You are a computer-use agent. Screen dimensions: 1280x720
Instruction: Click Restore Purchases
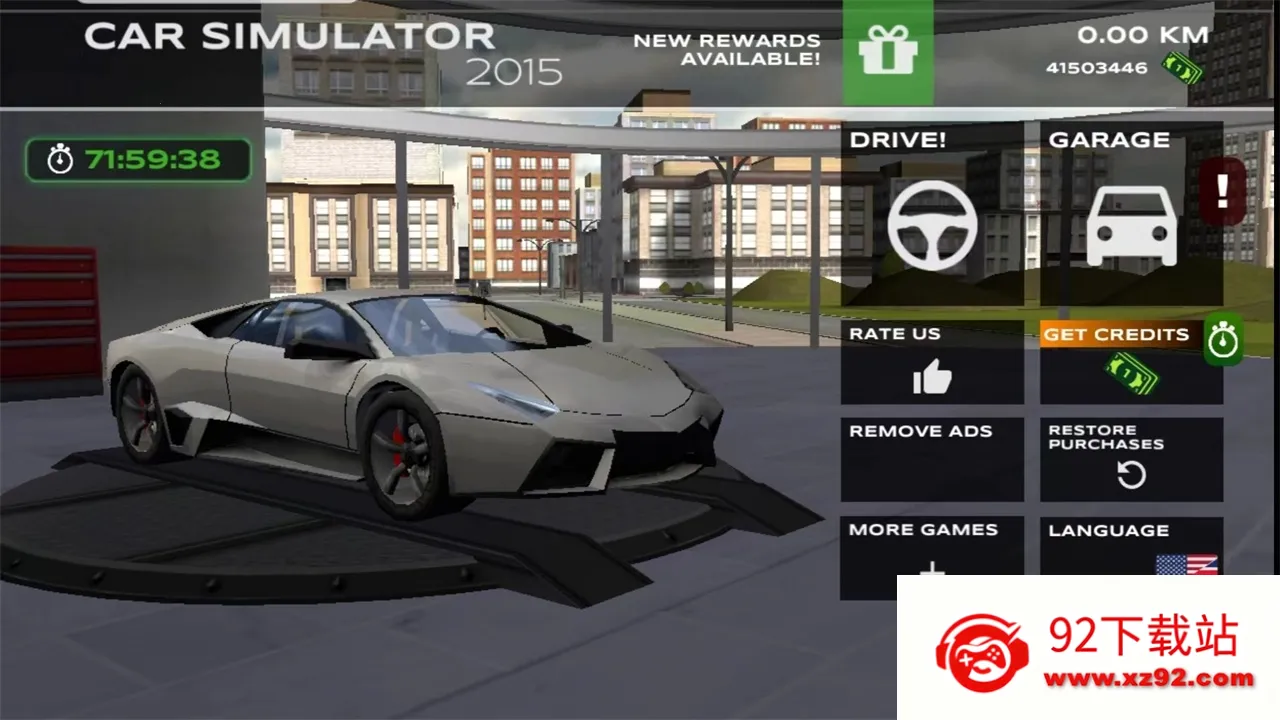[1131, 459]
